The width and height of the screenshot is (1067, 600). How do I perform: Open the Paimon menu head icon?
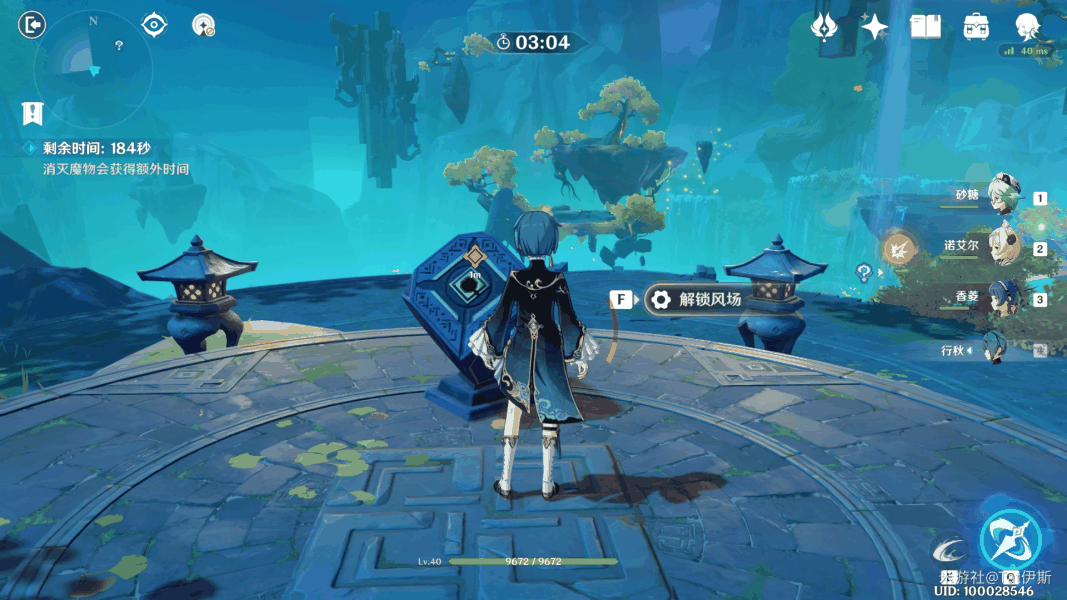(1026, 25)
